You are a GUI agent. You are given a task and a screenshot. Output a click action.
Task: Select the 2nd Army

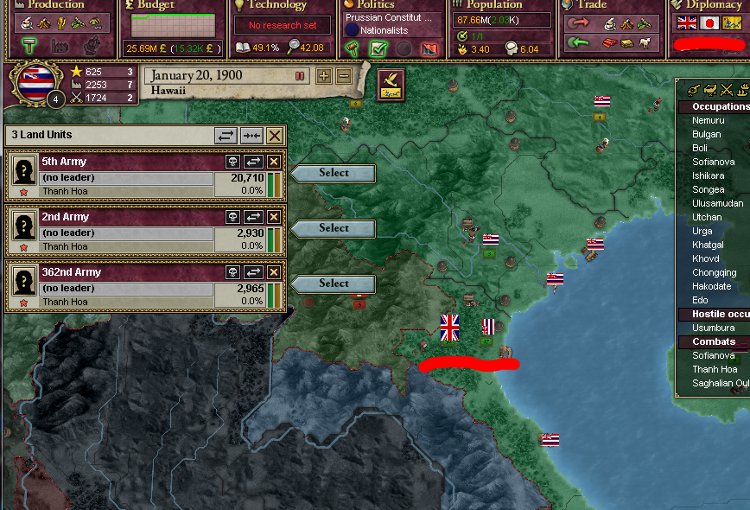pos(333,228)
